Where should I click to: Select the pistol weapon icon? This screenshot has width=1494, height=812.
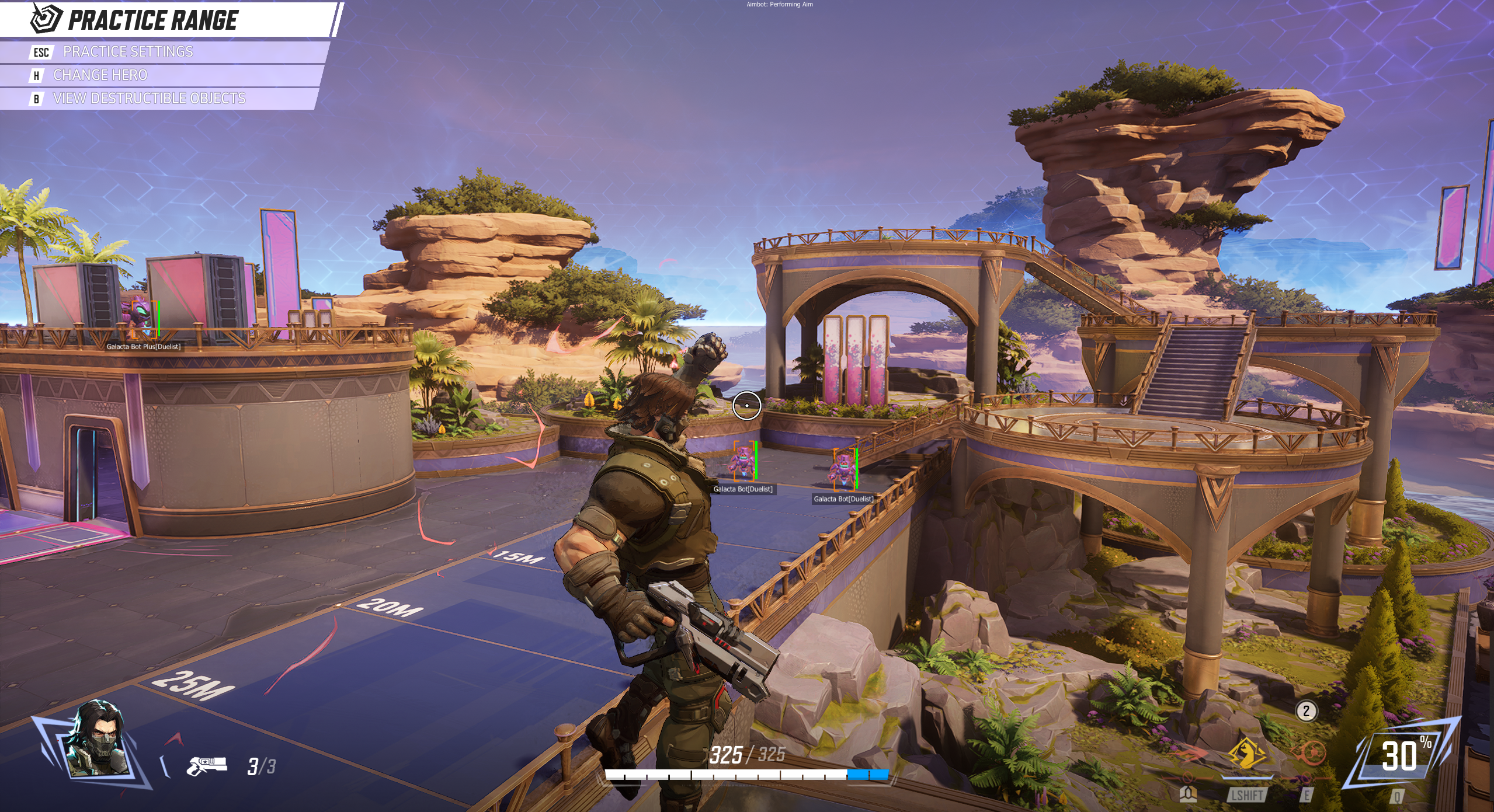pyautogui.click(x=206, y=765)
